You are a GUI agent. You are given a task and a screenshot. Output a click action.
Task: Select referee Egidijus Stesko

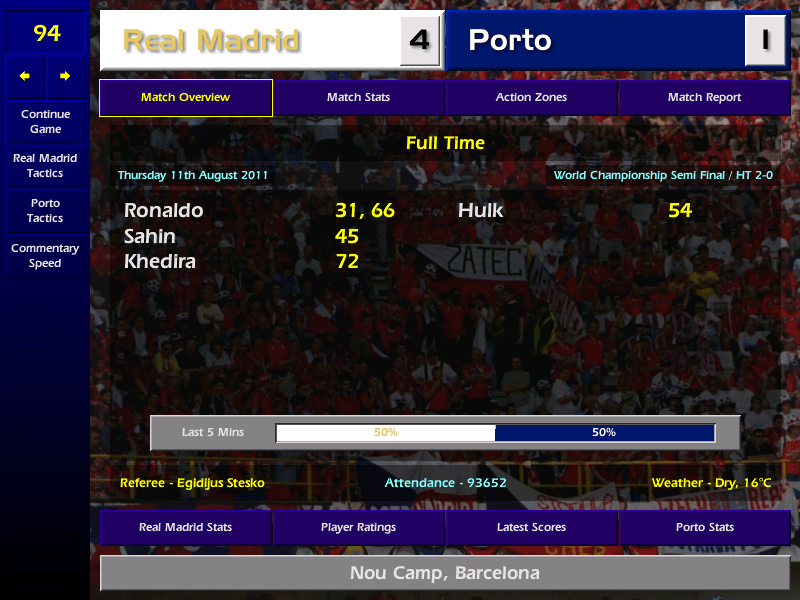click(x=192, y=483)
